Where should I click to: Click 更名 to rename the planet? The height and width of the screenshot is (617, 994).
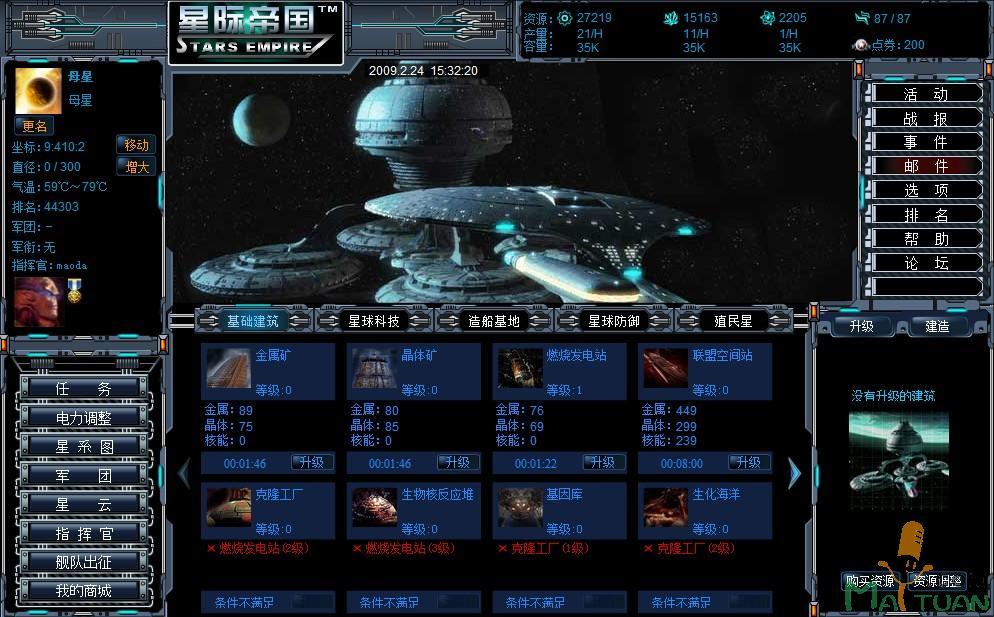[35, 127]
